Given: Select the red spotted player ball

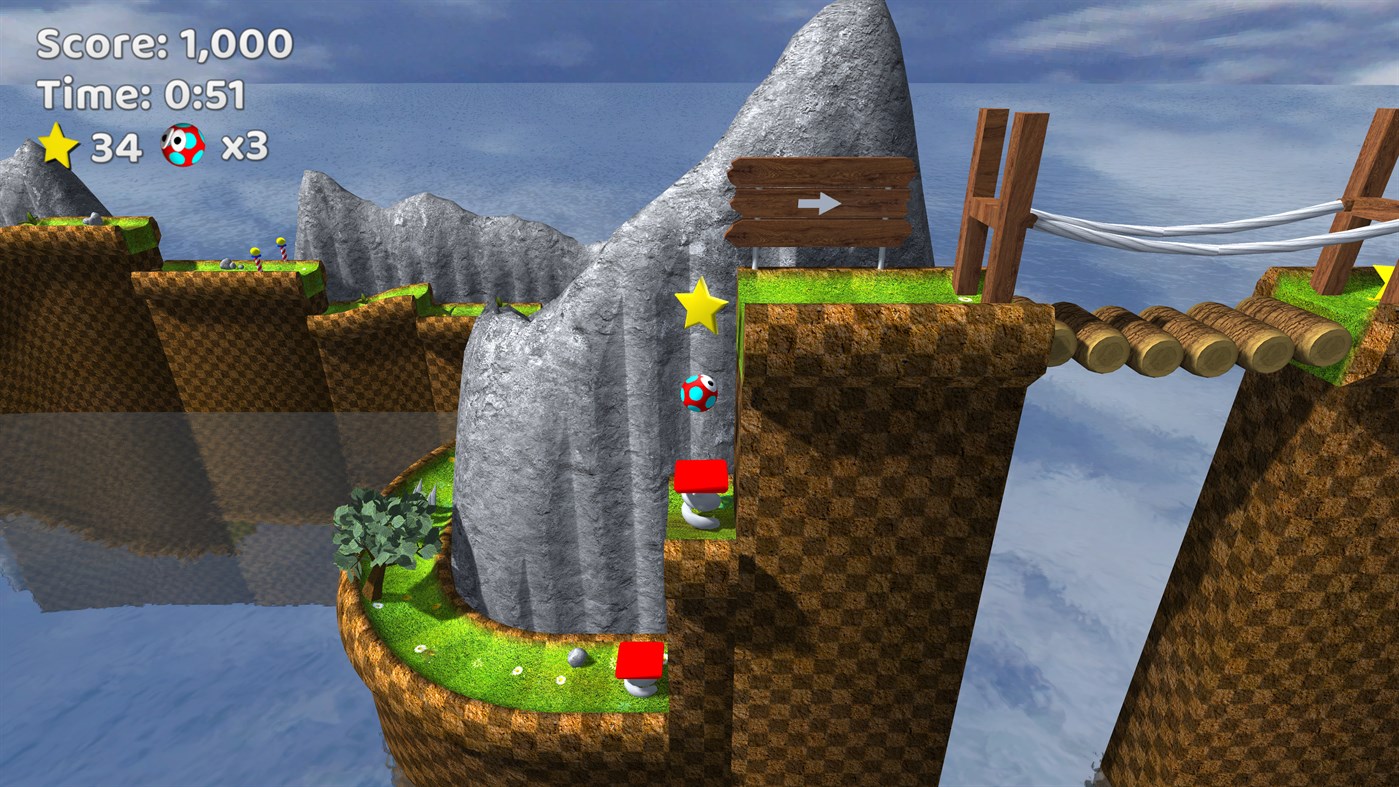Looking at the screenshot, I should [698, 394].
